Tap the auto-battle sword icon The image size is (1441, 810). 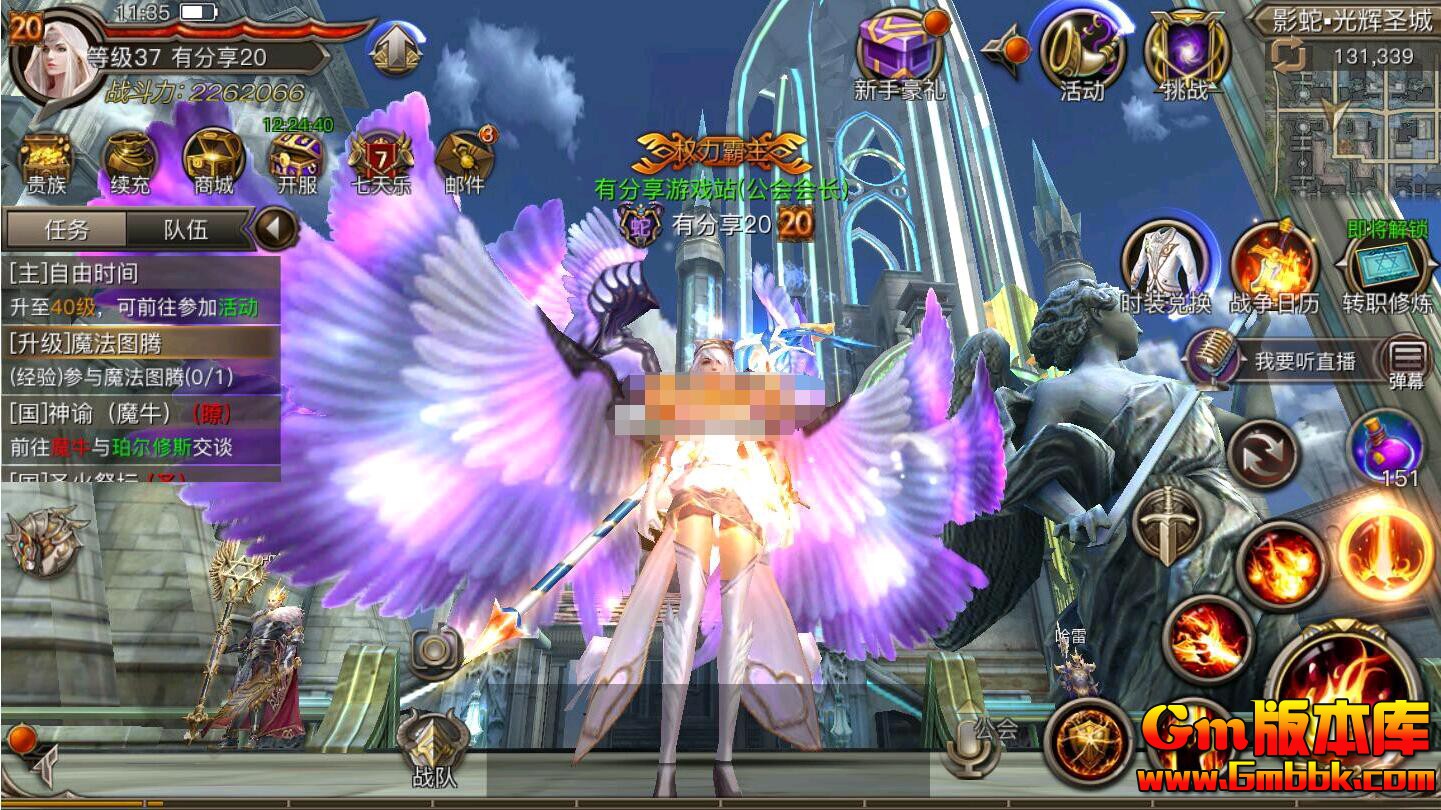[x=1166, y=523]
